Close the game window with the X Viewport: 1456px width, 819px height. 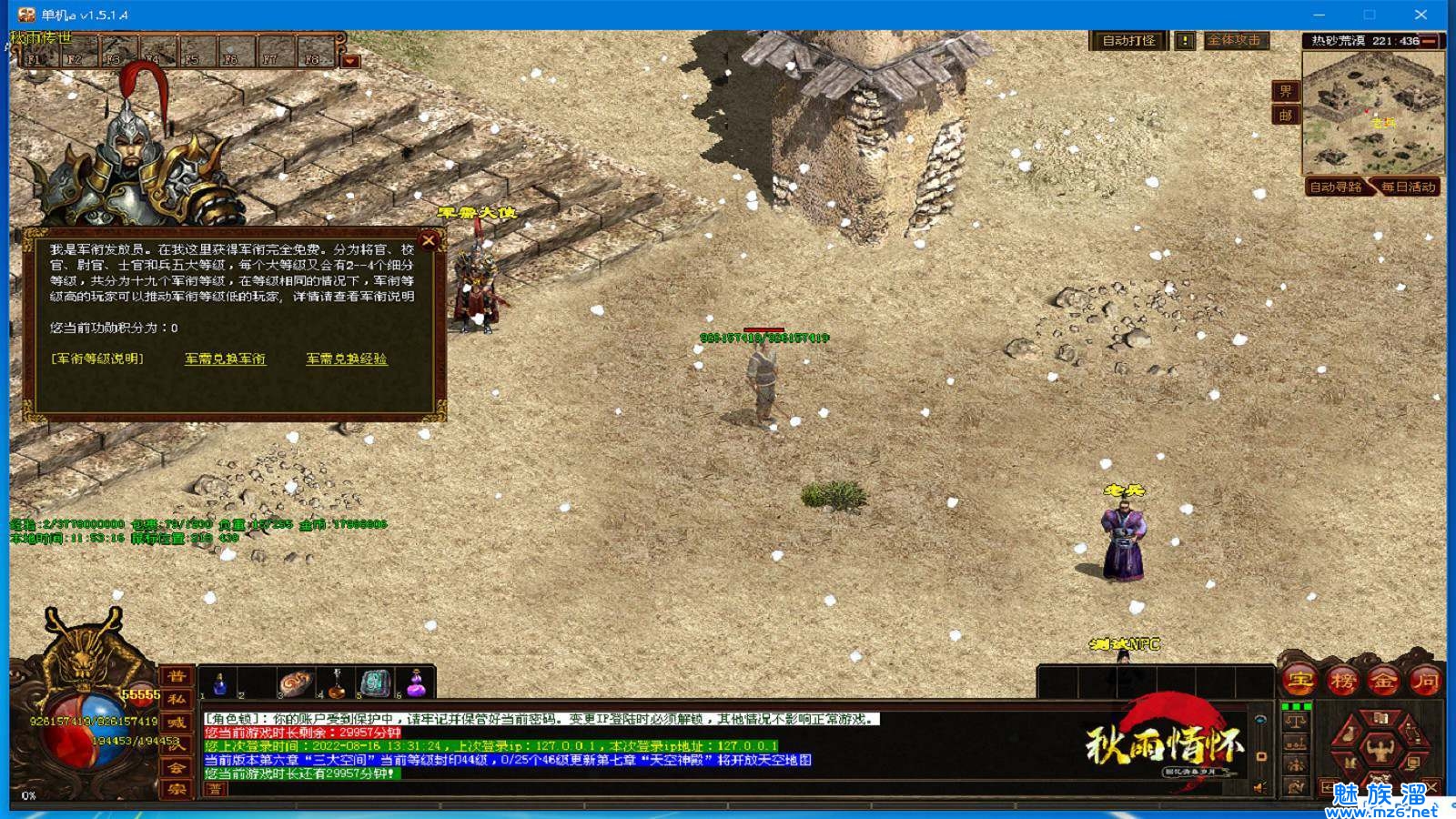coord(1421,15)
